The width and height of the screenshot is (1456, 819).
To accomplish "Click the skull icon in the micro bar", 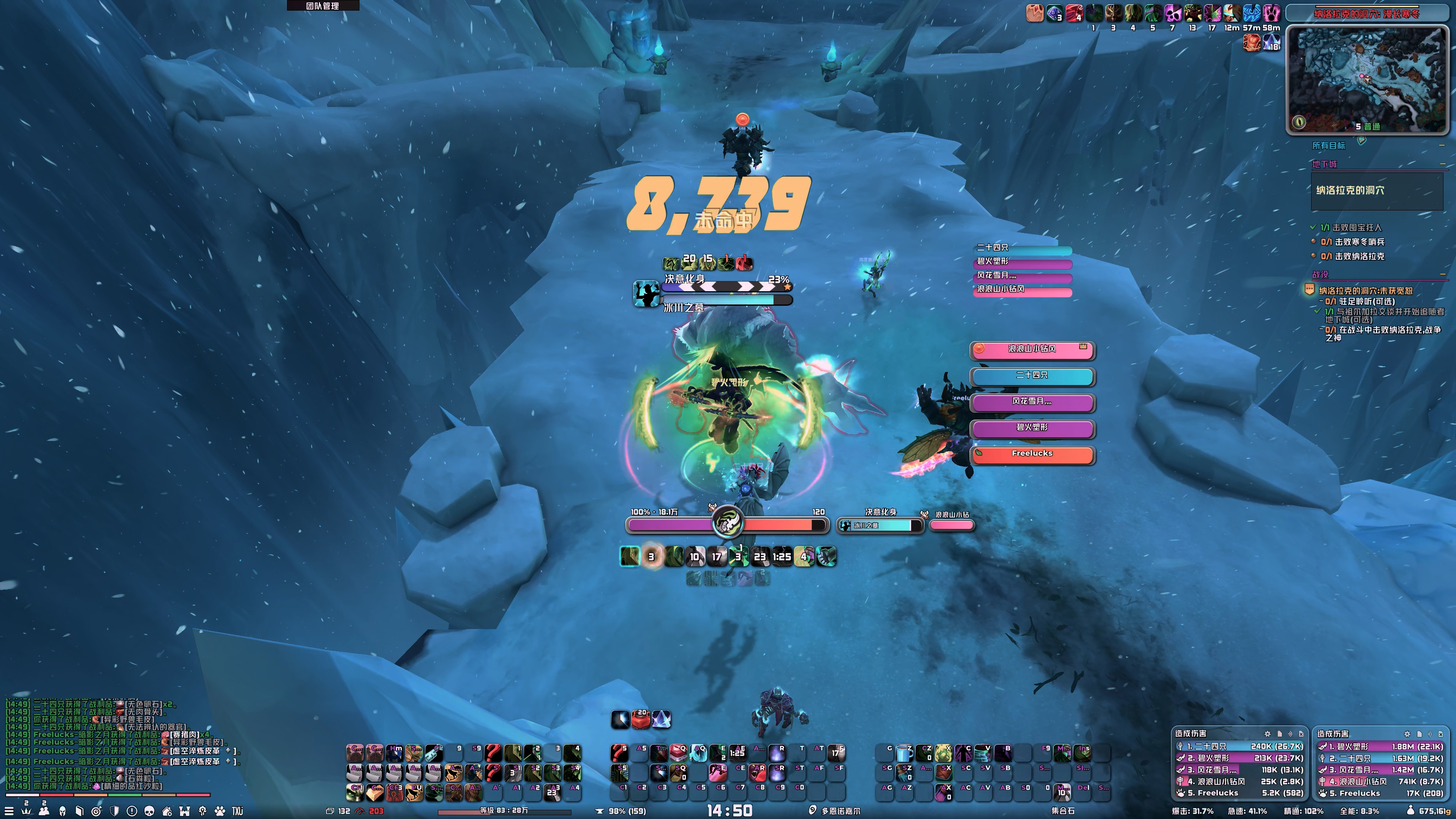I will pos(149,811).
